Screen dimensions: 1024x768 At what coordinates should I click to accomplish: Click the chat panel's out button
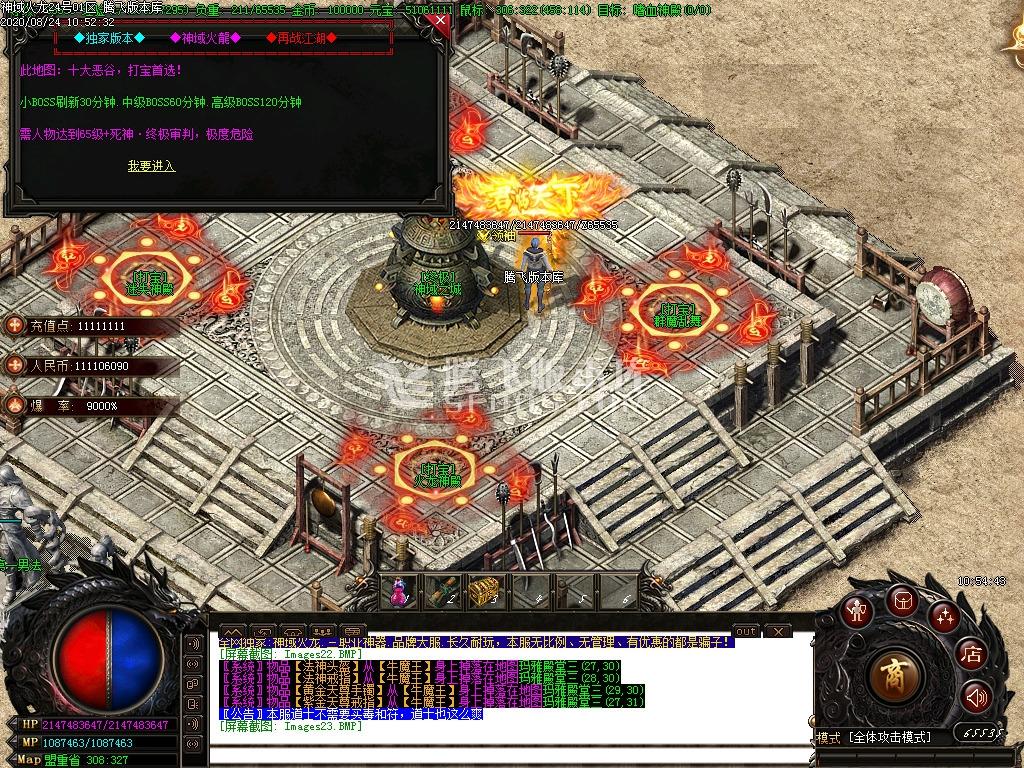coord(746,631)
